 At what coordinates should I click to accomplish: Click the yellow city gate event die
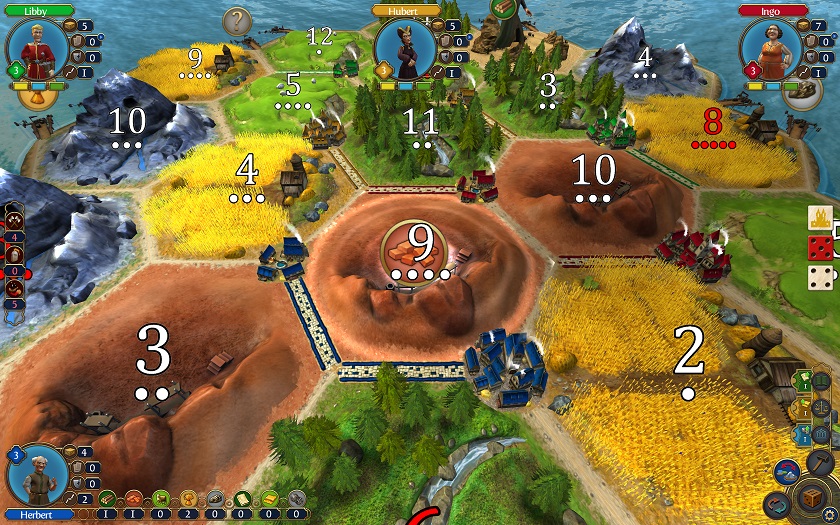[x=819, y=217]
